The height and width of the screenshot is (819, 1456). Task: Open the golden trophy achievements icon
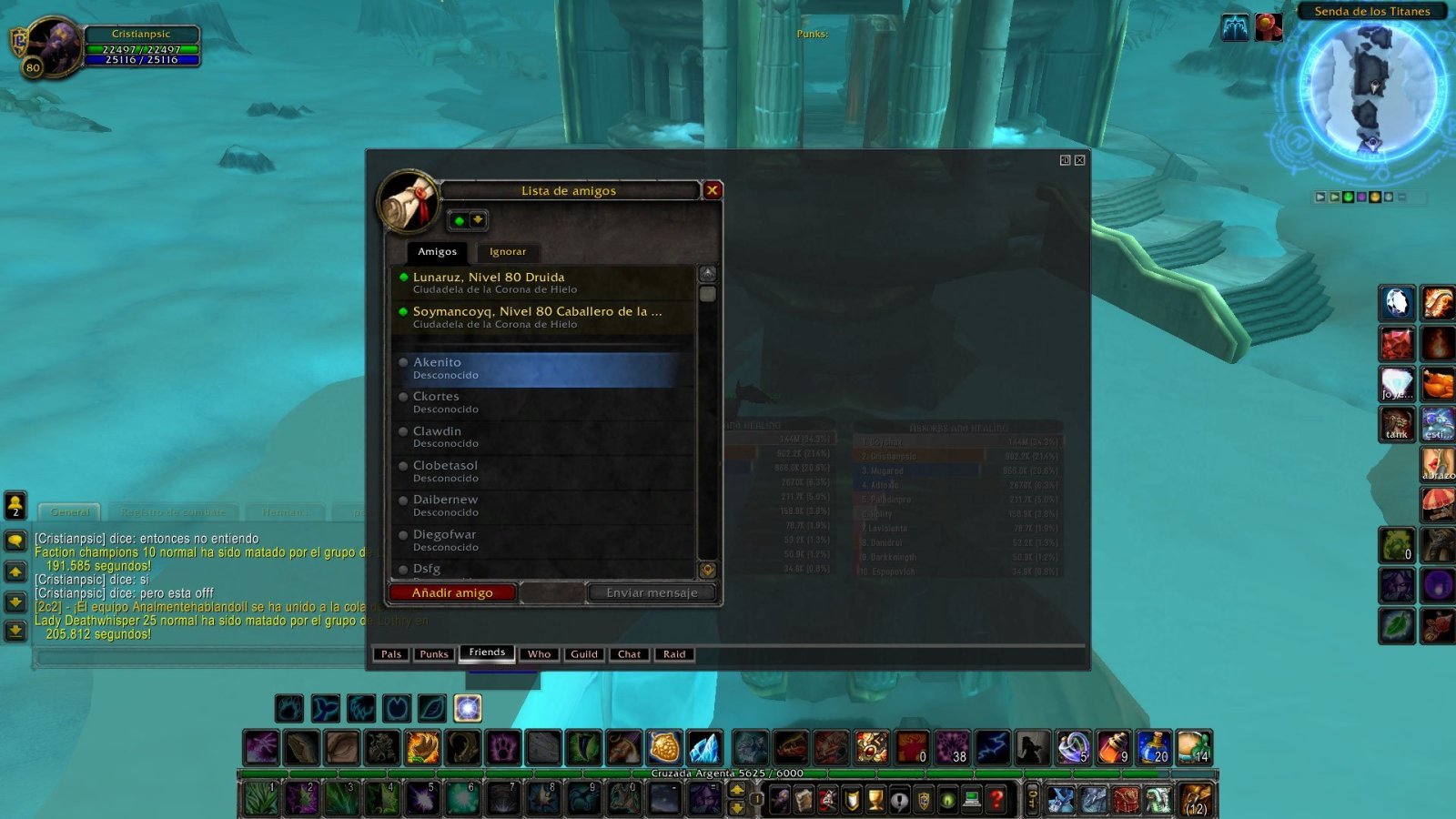click(x=875, y=799)
